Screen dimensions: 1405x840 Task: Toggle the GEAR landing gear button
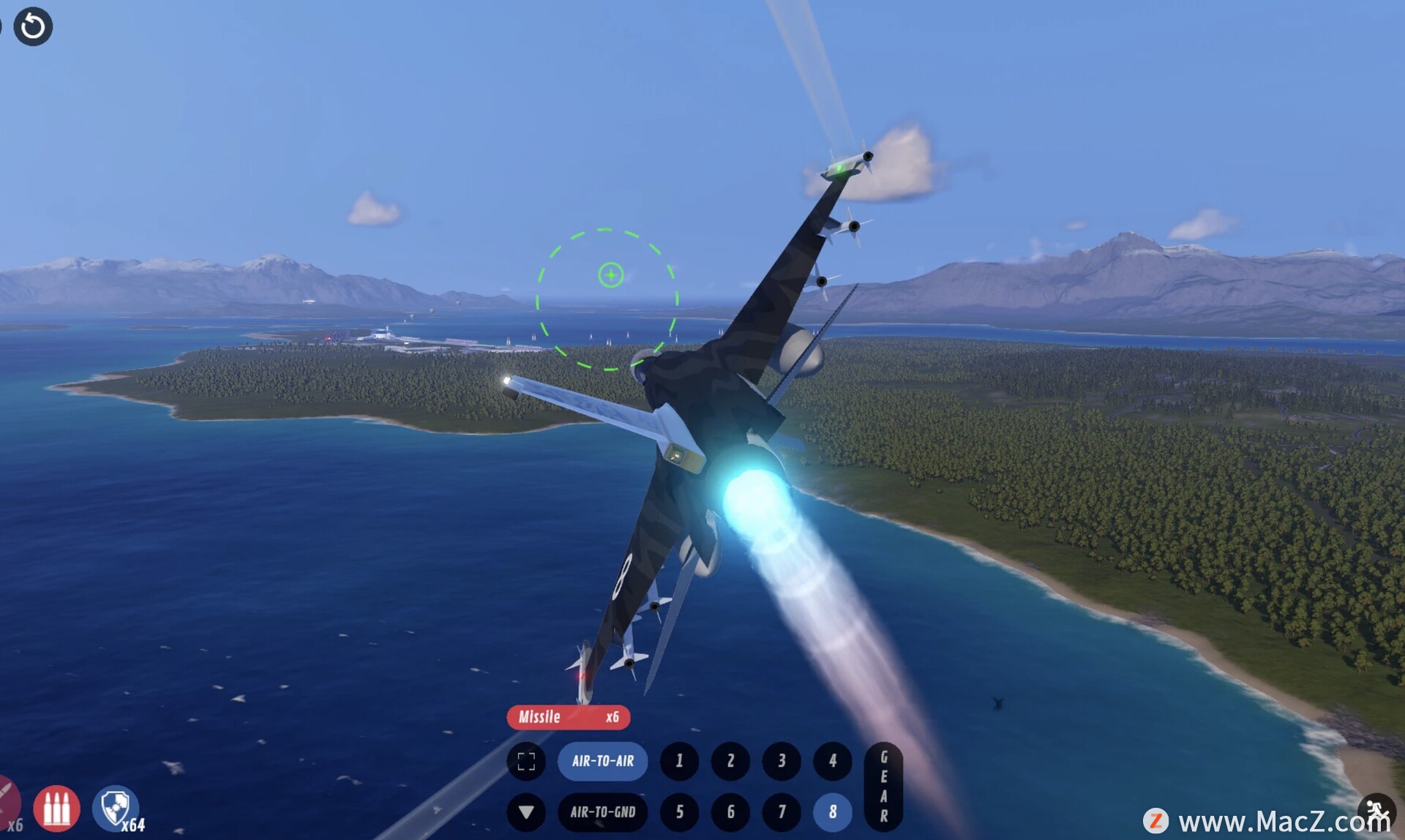[883, 787]
